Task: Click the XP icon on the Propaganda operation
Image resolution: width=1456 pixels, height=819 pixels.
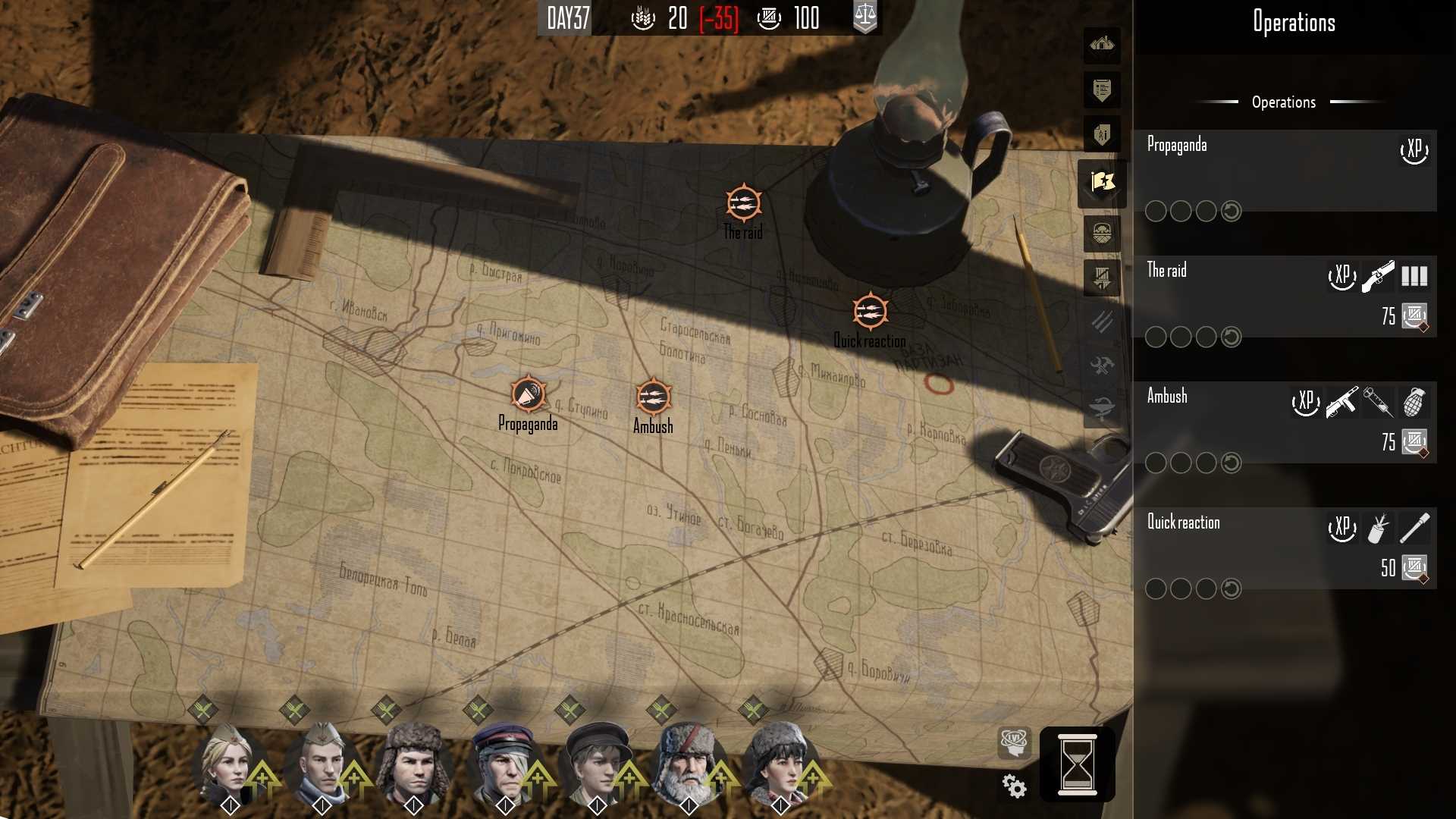Action: 1414,149
